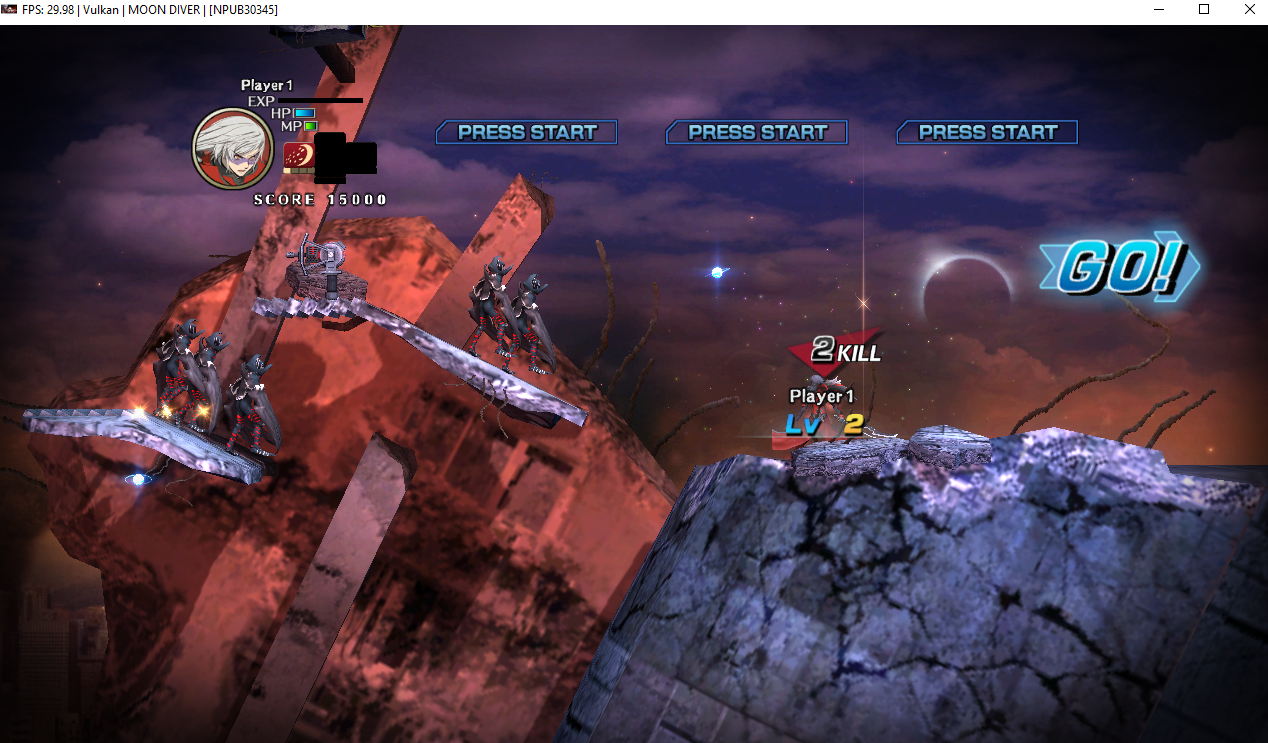The width and height of the screenshot is (1268, 743).
Task: Activate the red crescent moon skill icon
Action: click(297, 156)
